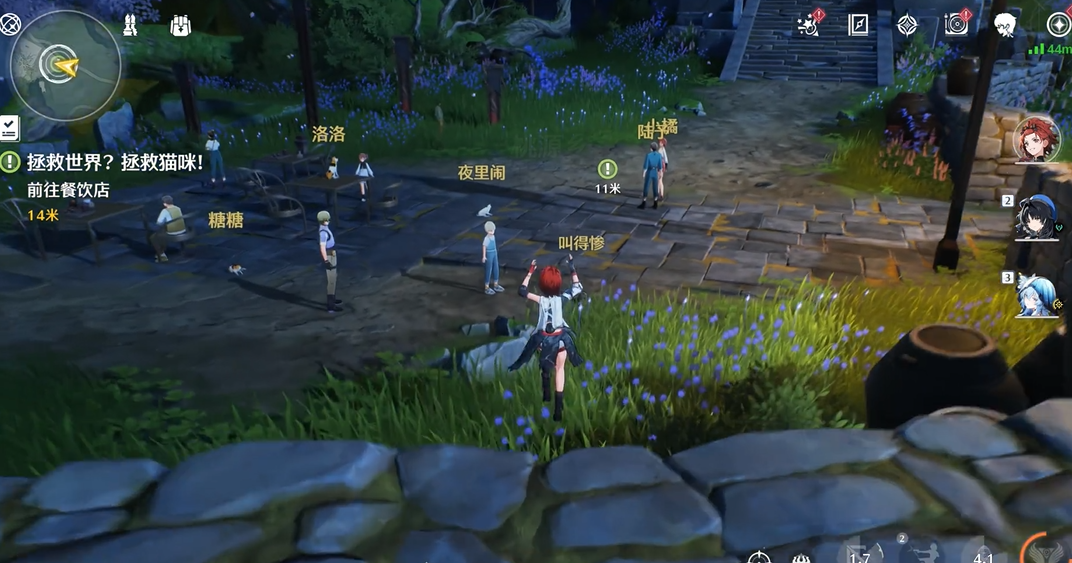This screenshot has width=1072, height=563.
Task: Open the party stars events icon
Action: 809,25
